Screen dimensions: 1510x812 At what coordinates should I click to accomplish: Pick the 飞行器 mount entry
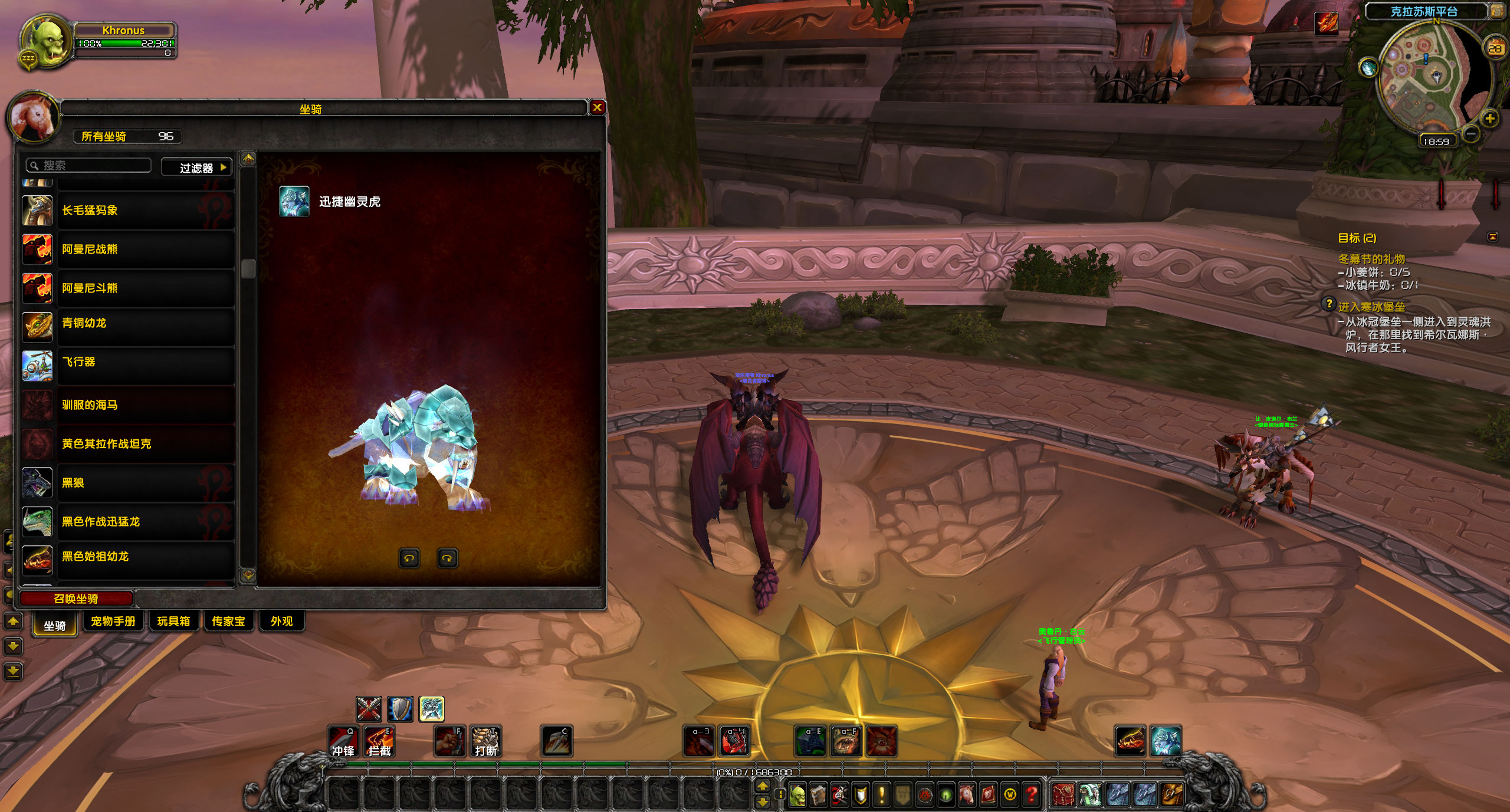(x=128, y=362)
